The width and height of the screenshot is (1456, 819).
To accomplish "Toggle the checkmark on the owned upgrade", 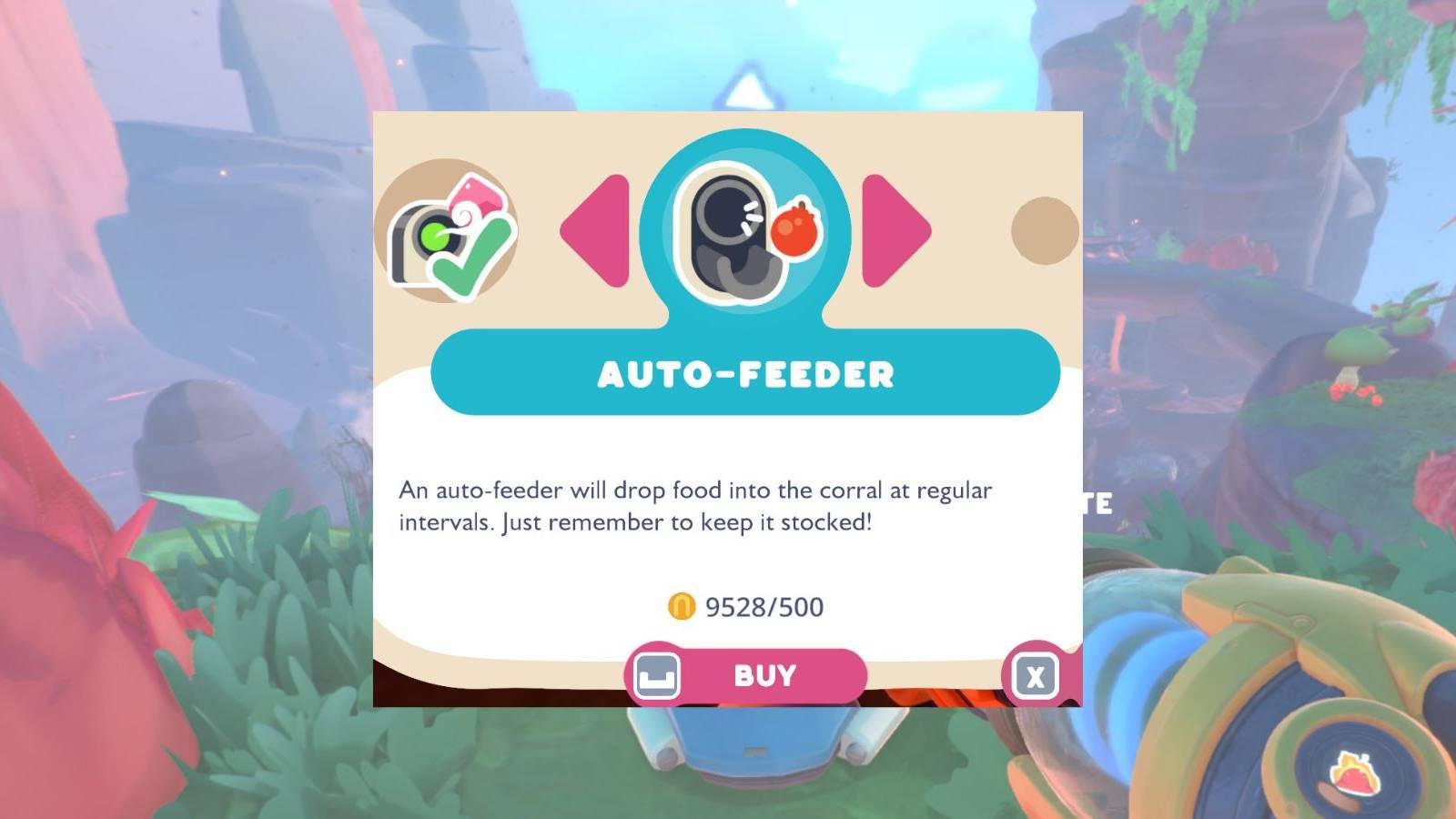I will pyautogui.click(x=473, y=255).
